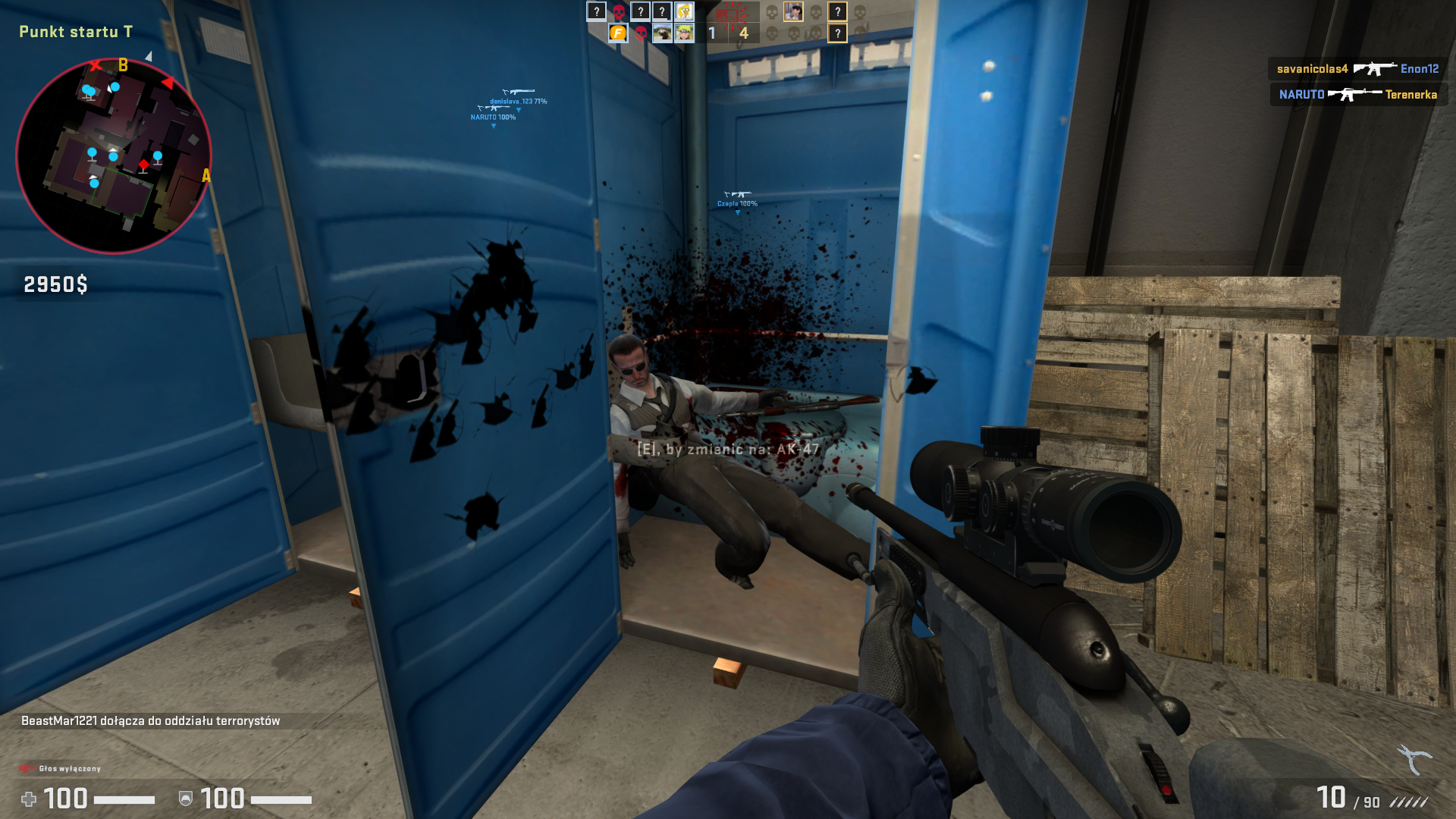Viewport: 1456px width, 819px height.
Task: Click the defuse kit pliers icon
Action: tap(1414, 759)
